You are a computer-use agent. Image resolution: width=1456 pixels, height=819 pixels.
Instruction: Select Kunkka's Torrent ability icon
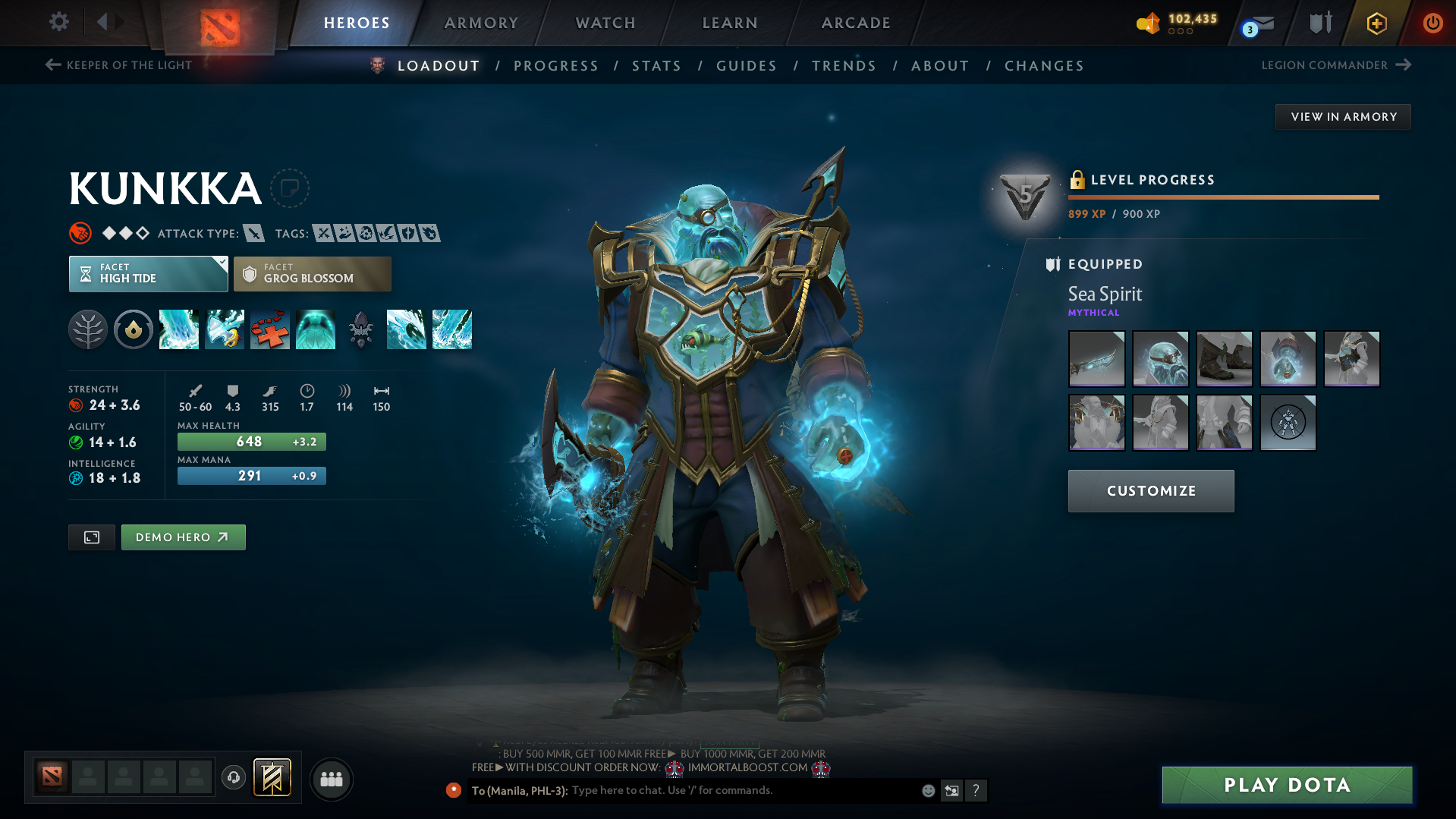(x=179, y=329)
